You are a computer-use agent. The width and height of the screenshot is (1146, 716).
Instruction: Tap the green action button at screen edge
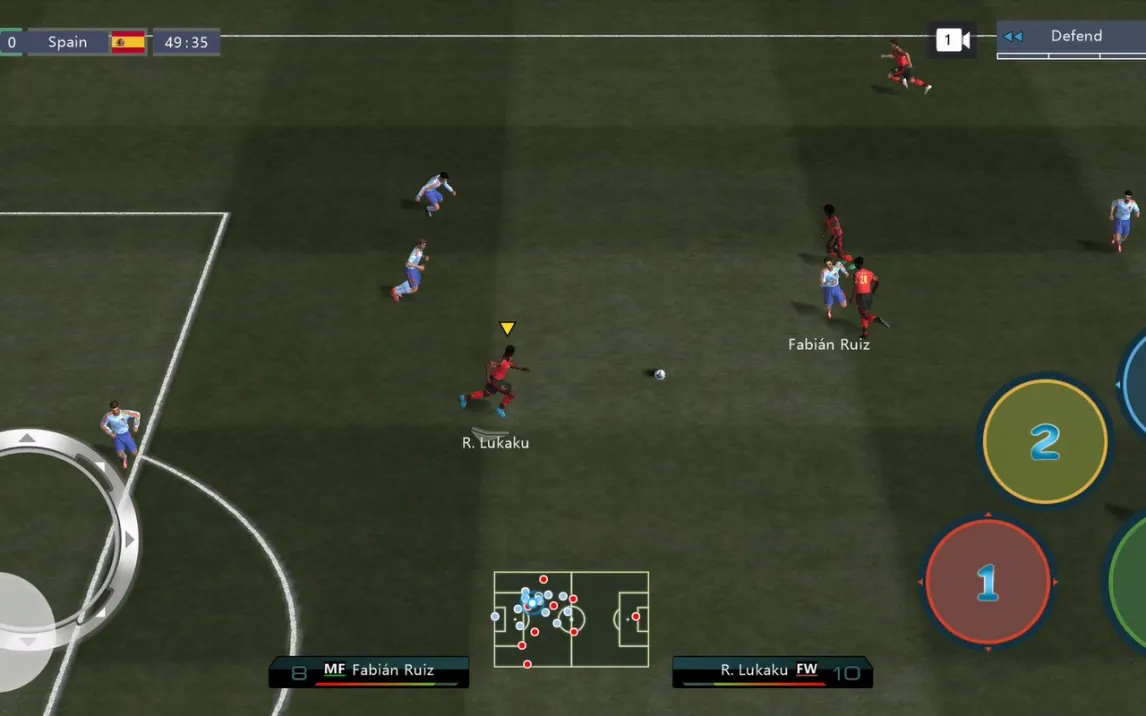click(x=1130, y=580)
